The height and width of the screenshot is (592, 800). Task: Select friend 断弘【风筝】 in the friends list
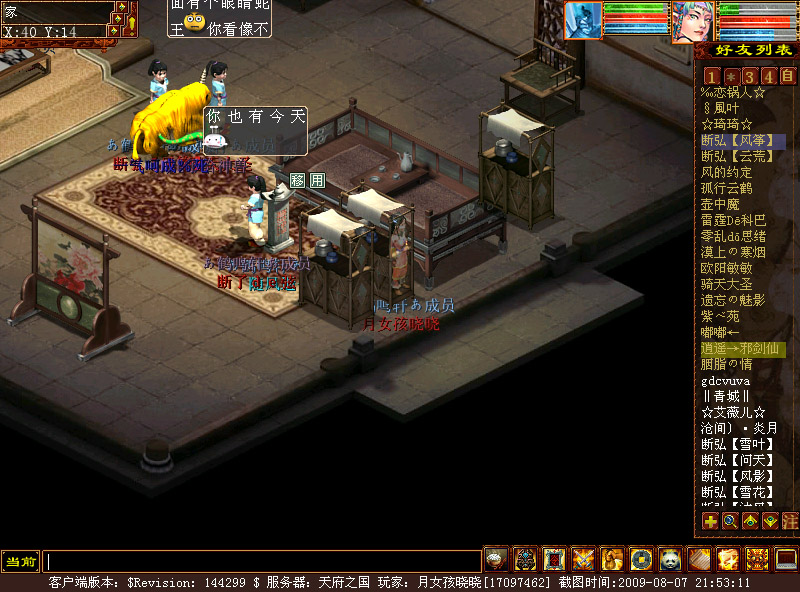pyautogui.click(x=742, y=141)
